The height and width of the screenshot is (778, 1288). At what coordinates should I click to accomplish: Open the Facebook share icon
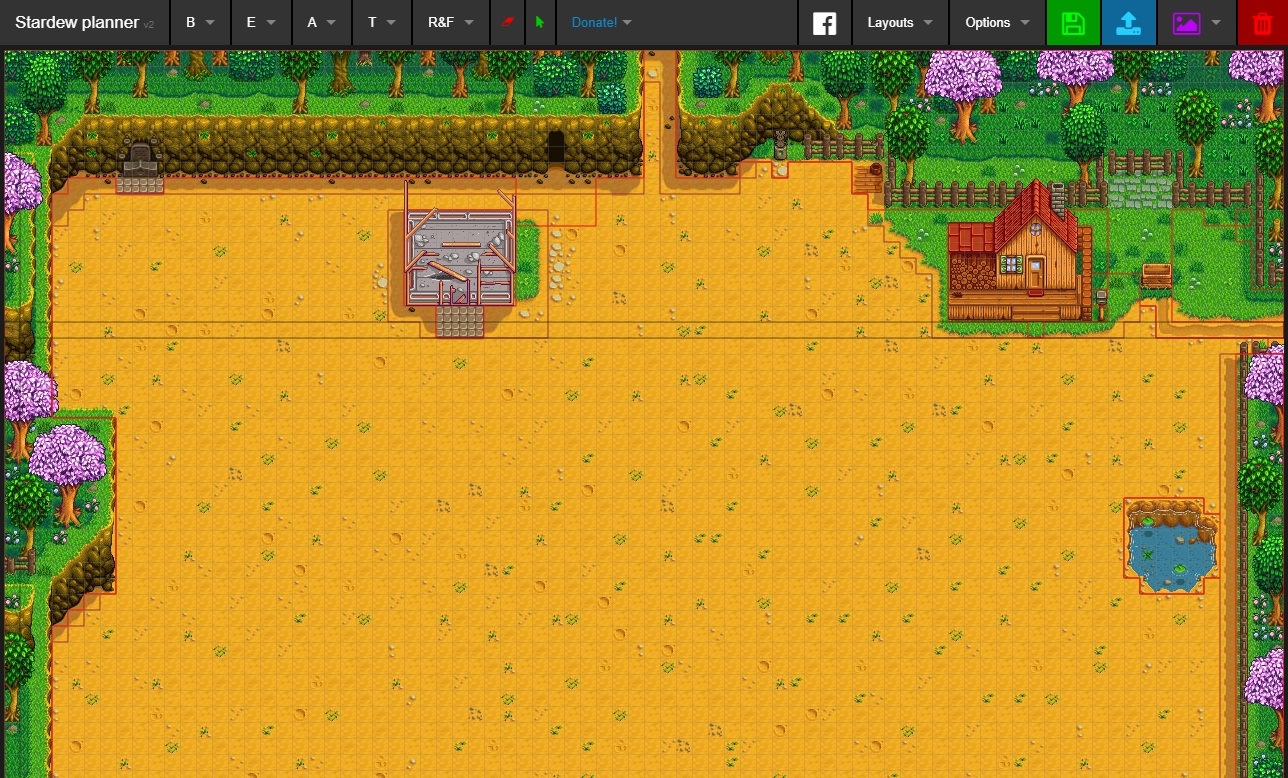[825, 22]
